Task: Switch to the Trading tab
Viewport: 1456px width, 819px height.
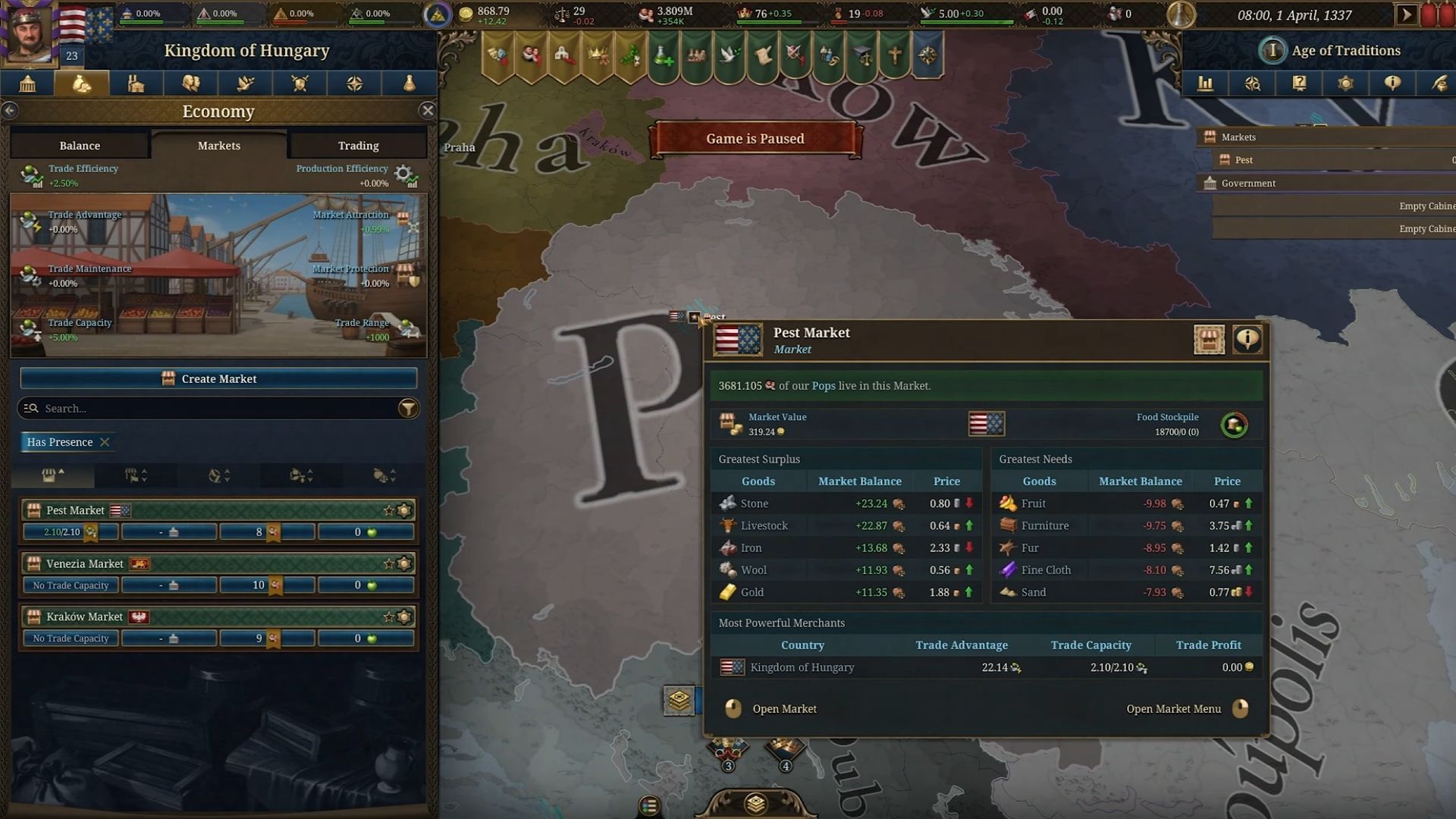Action: (357, 145)
